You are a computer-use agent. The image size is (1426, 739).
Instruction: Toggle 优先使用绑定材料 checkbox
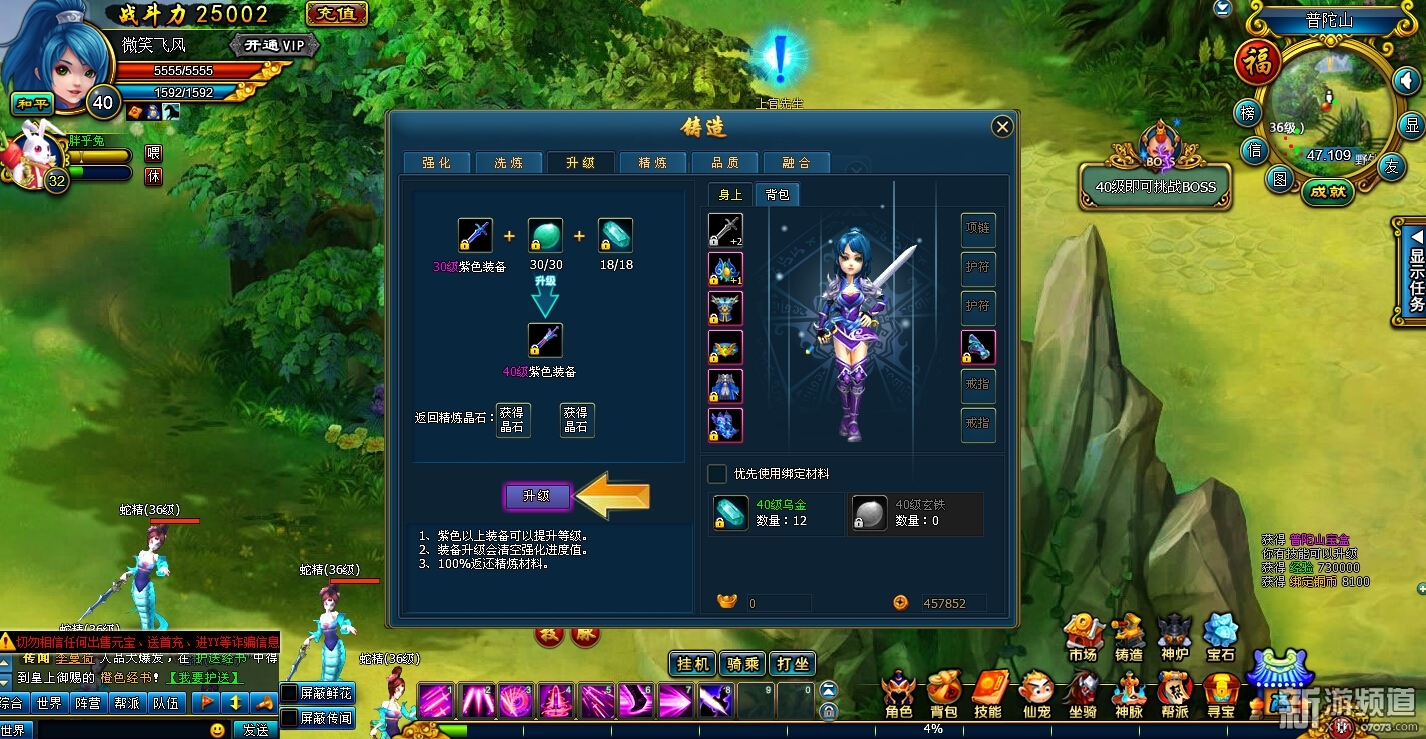717,473
